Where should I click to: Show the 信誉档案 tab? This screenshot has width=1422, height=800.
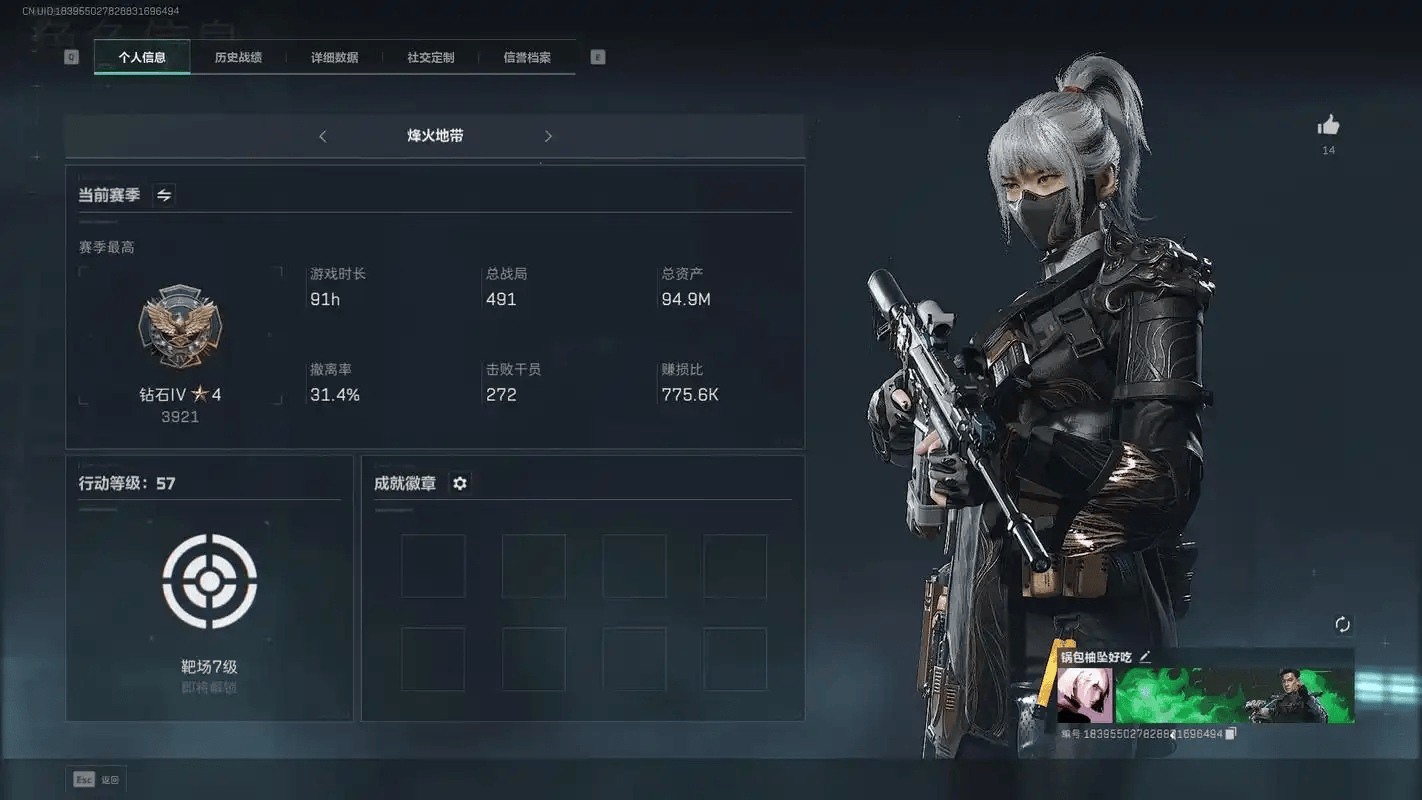527,58
